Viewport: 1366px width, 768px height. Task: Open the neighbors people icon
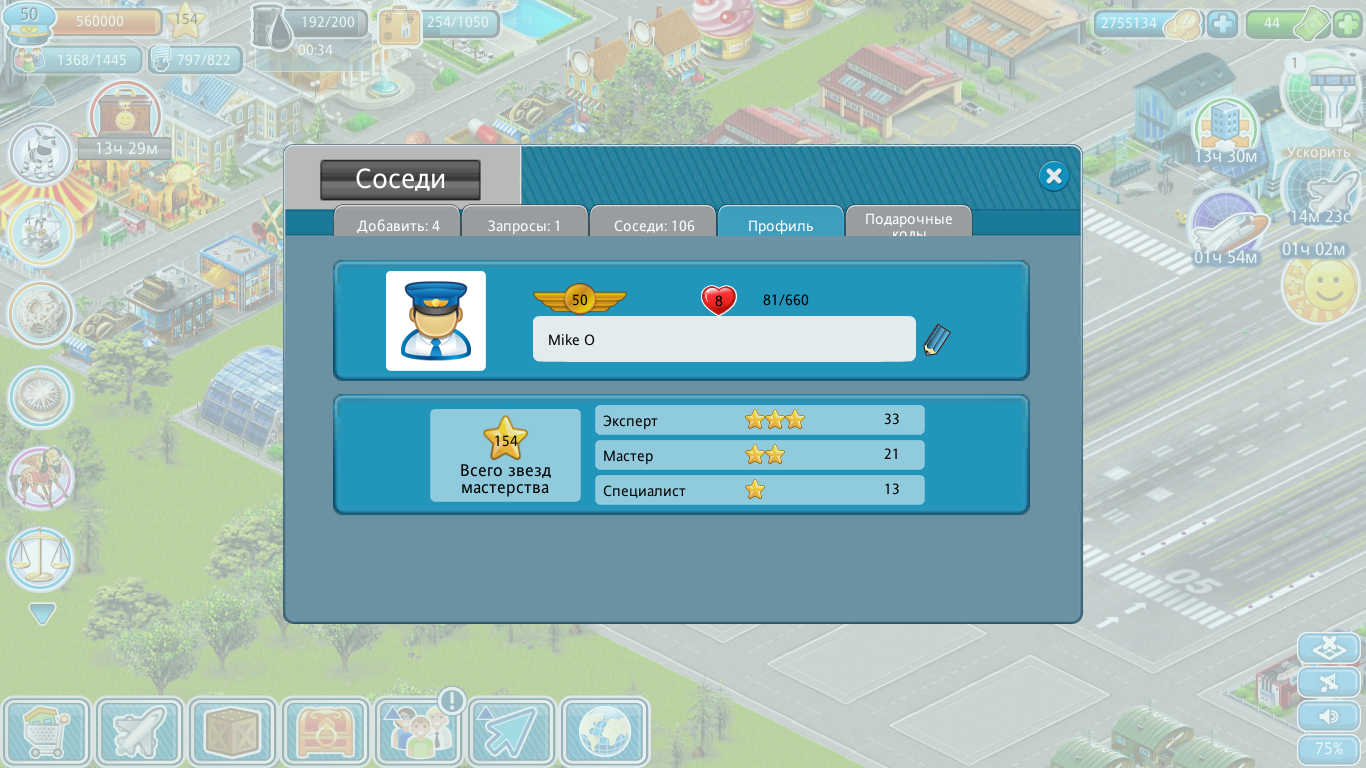tap(419, 733)
